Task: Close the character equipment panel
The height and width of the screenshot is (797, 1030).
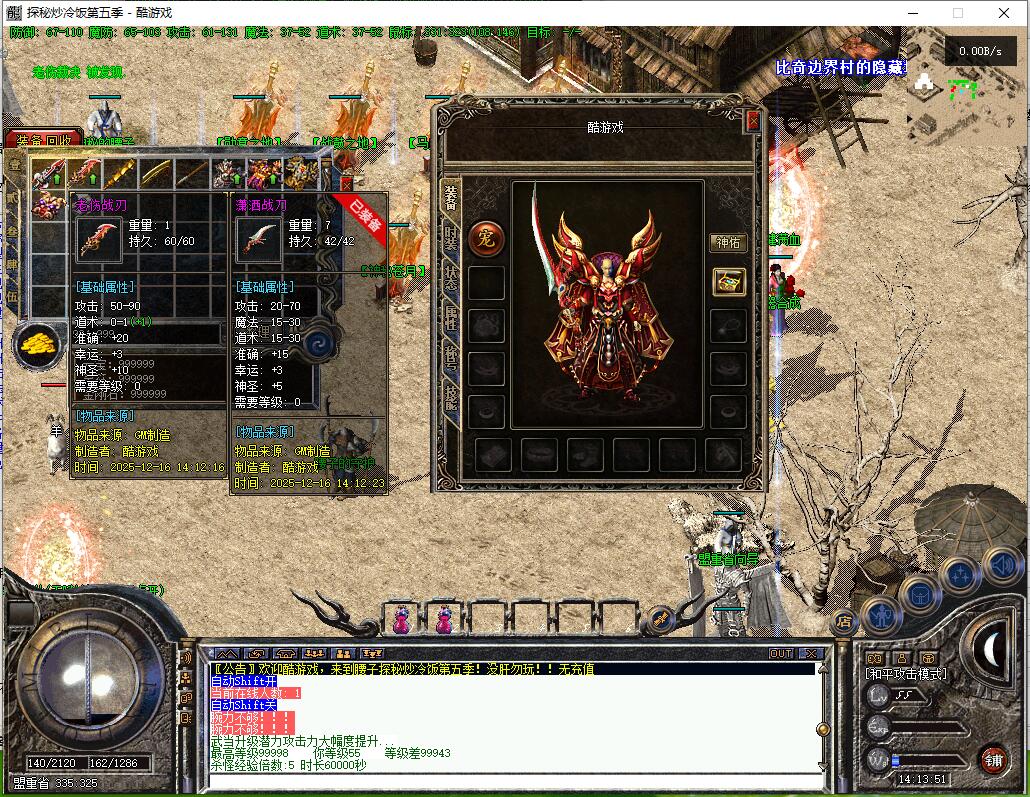Action: pos(753,121)
